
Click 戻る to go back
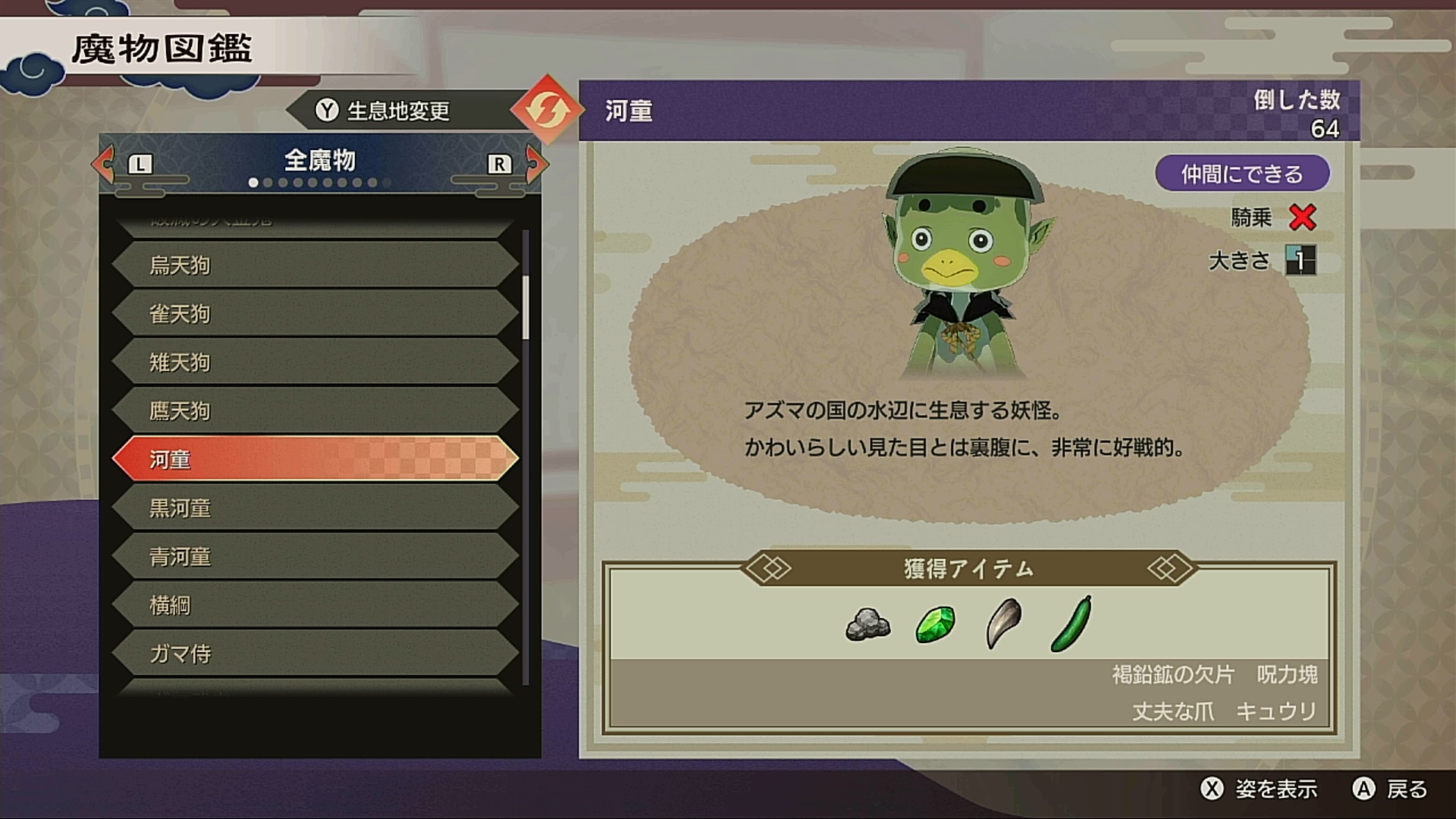pyautogui.click(x=1391, y=789)
